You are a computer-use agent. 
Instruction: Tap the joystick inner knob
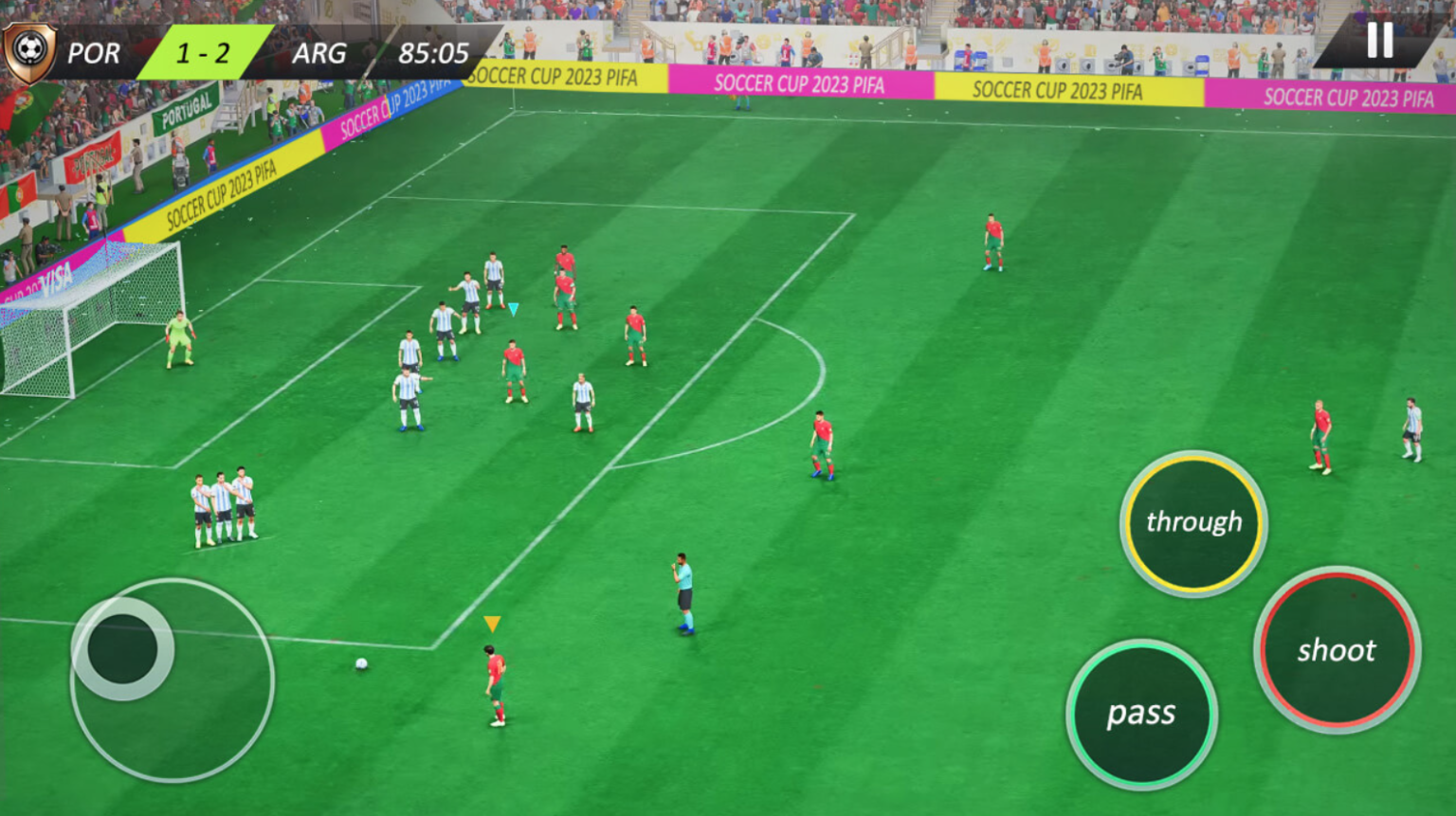pyautogui.click(x=121, y=645)
